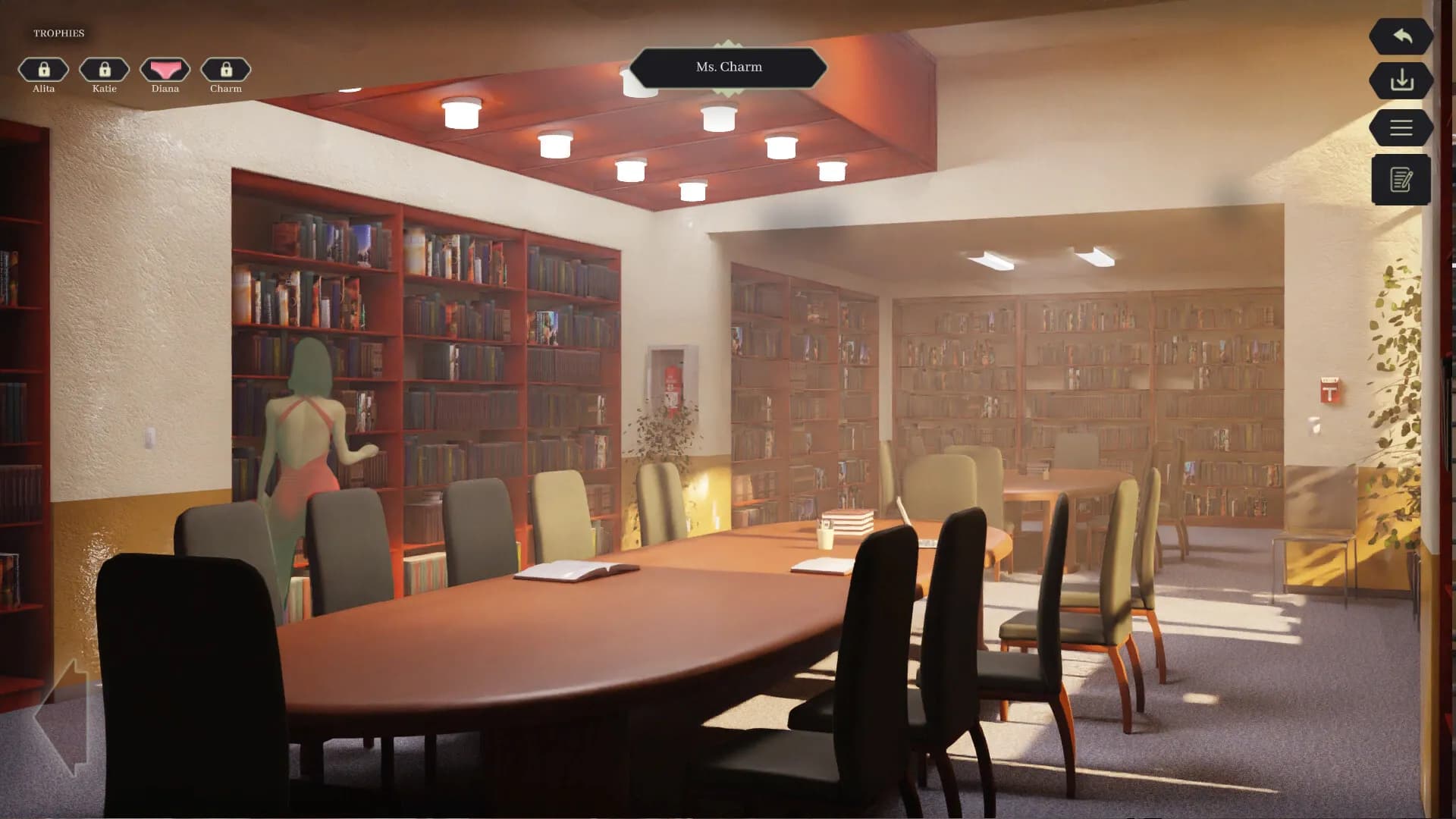Click the TROPHIES heading label
1456x819 pixels.
[x=58, y=33]
